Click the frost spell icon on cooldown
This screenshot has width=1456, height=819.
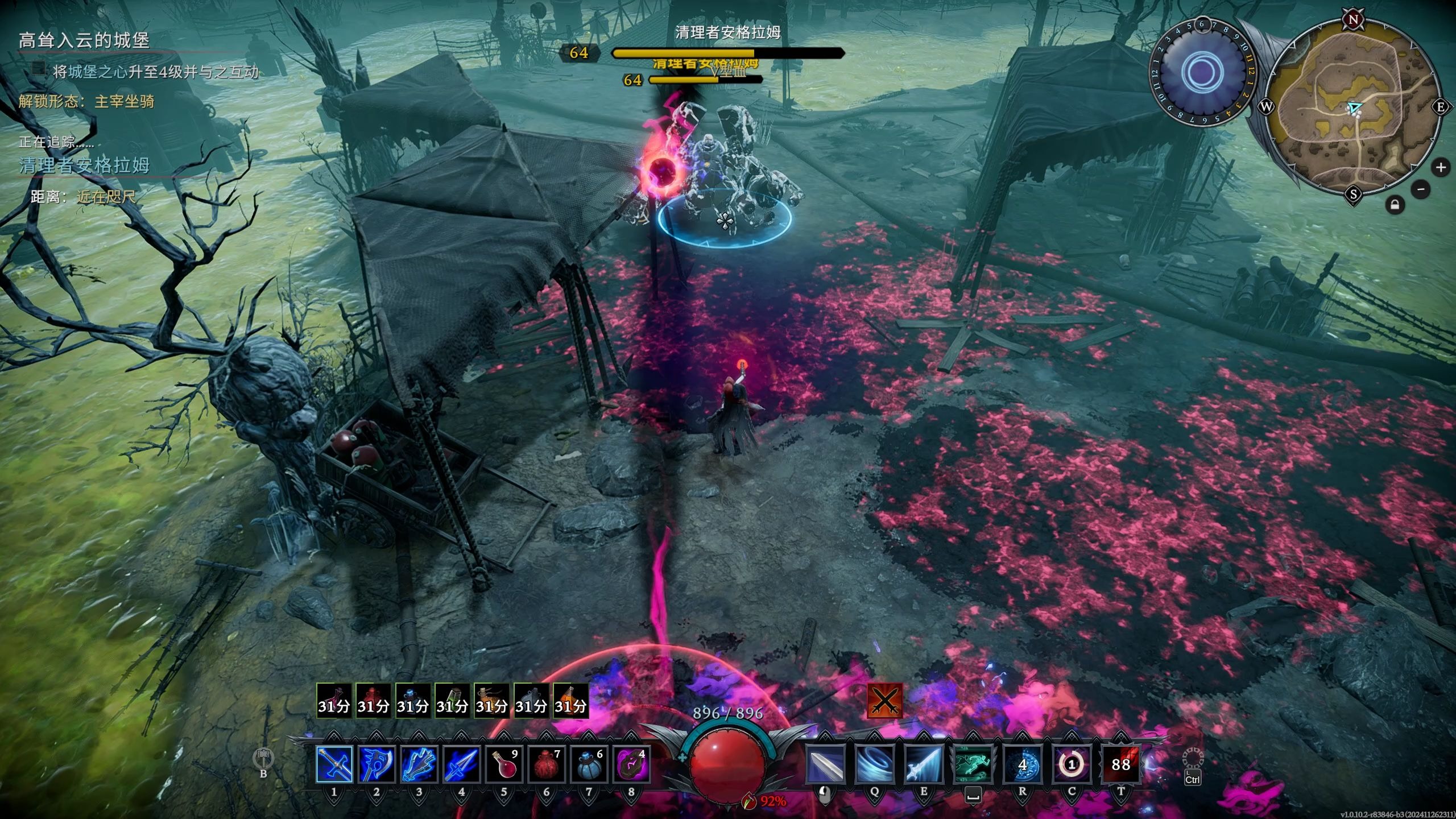point(1022,765)
